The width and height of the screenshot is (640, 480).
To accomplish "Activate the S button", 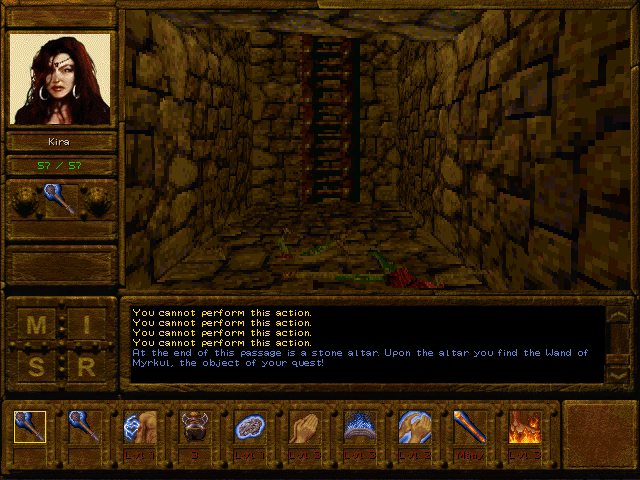I will click(36, 367).
